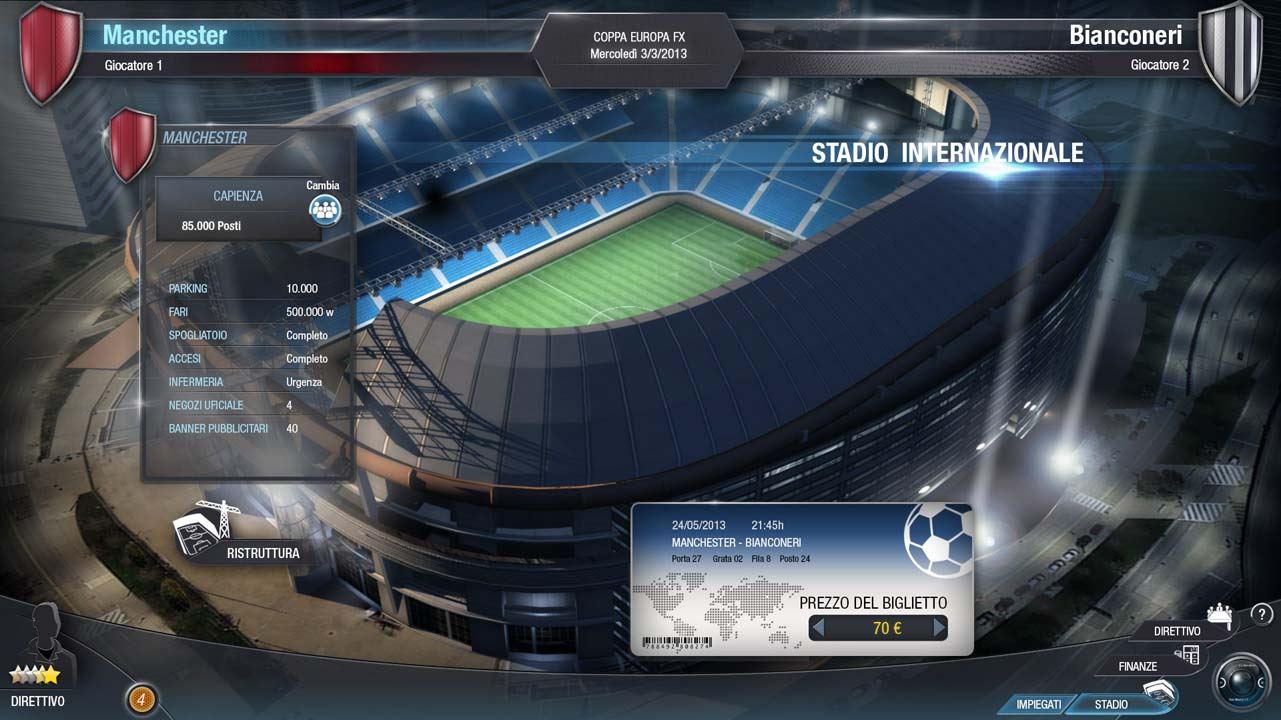The width and height of the screenshot is (1281, 720).
Task: Click the Cambia capacity button
Action: pos(324,208)
